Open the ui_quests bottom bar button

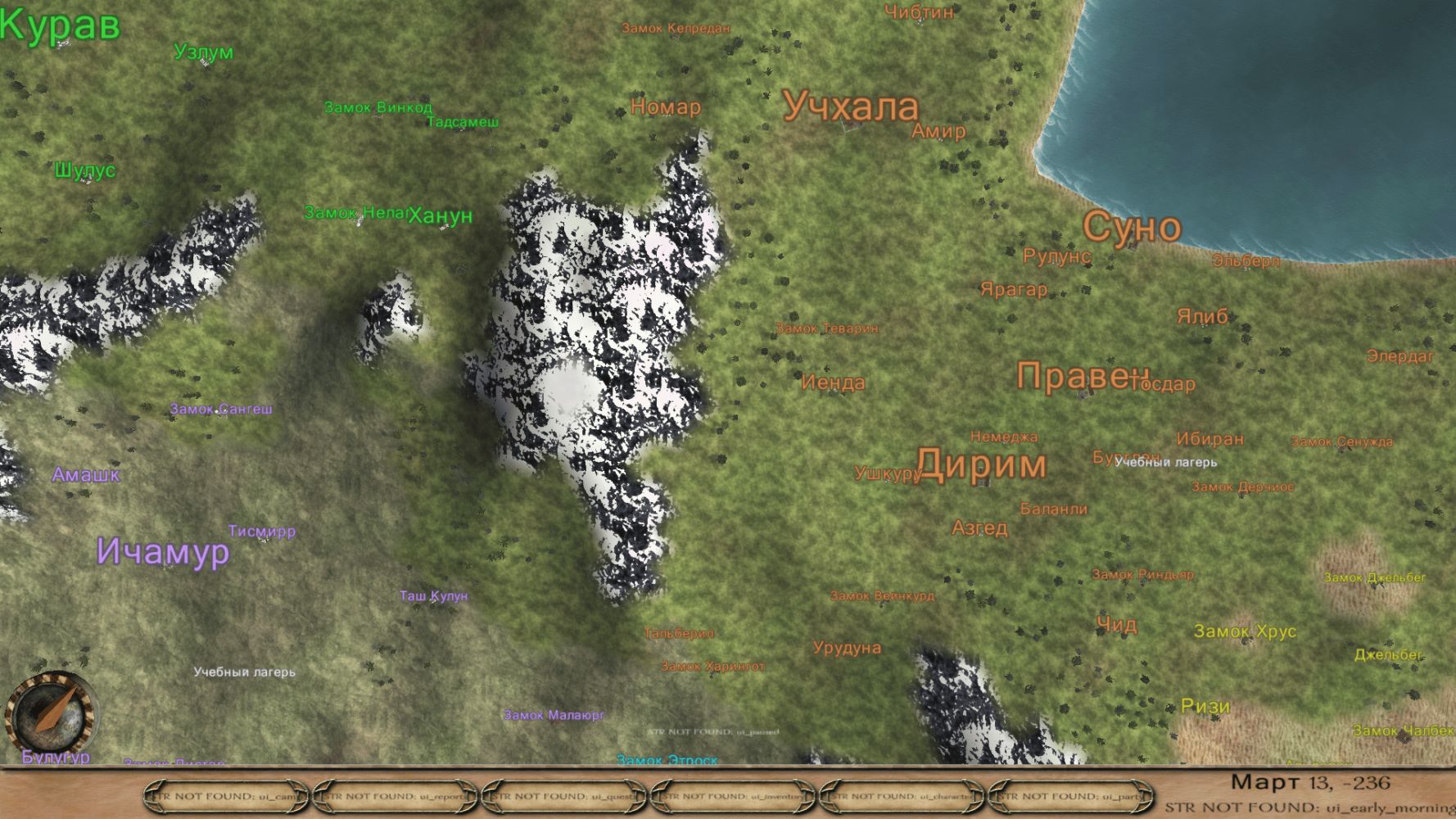[565, 796]
